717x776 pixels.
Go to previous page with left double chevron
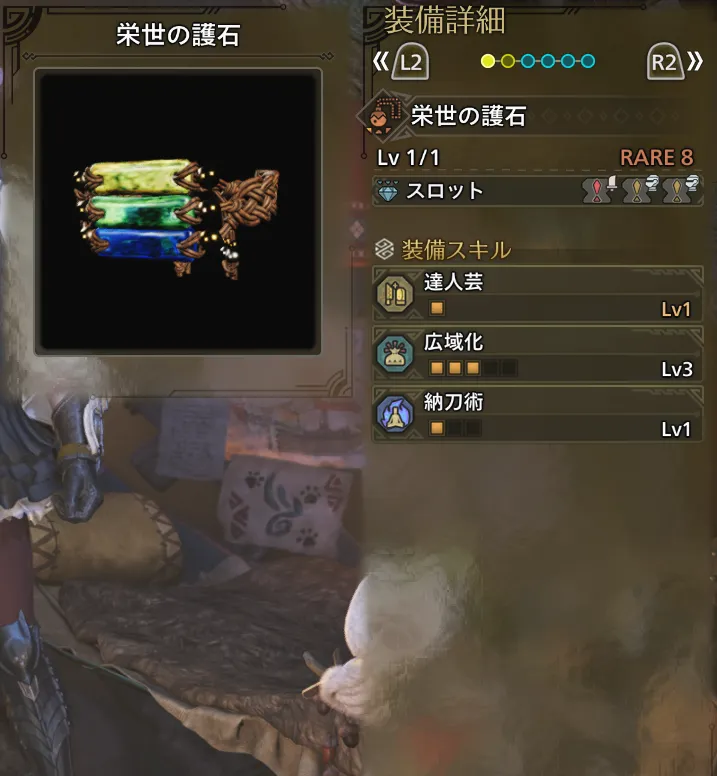[x=380, y=62]
